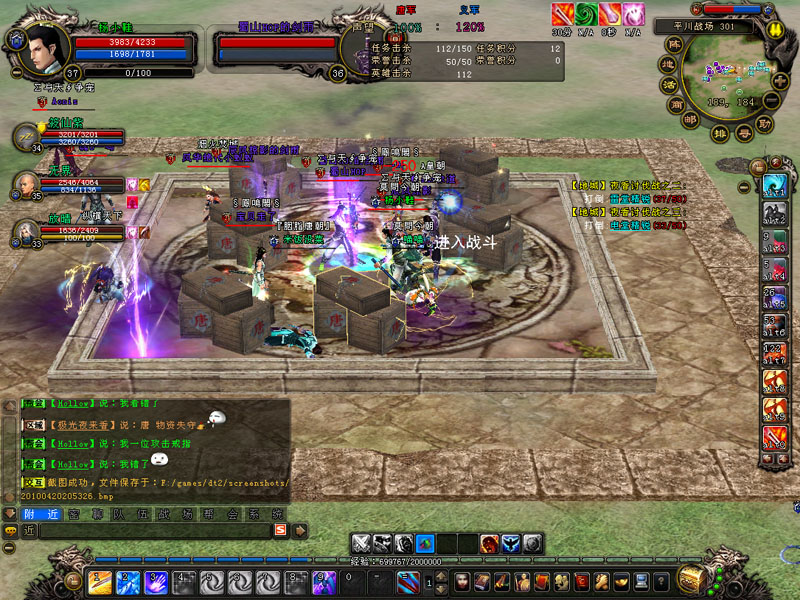Screen dimensions: 800x600
Task: Check mail with the 邮 button
Action: 690,119
